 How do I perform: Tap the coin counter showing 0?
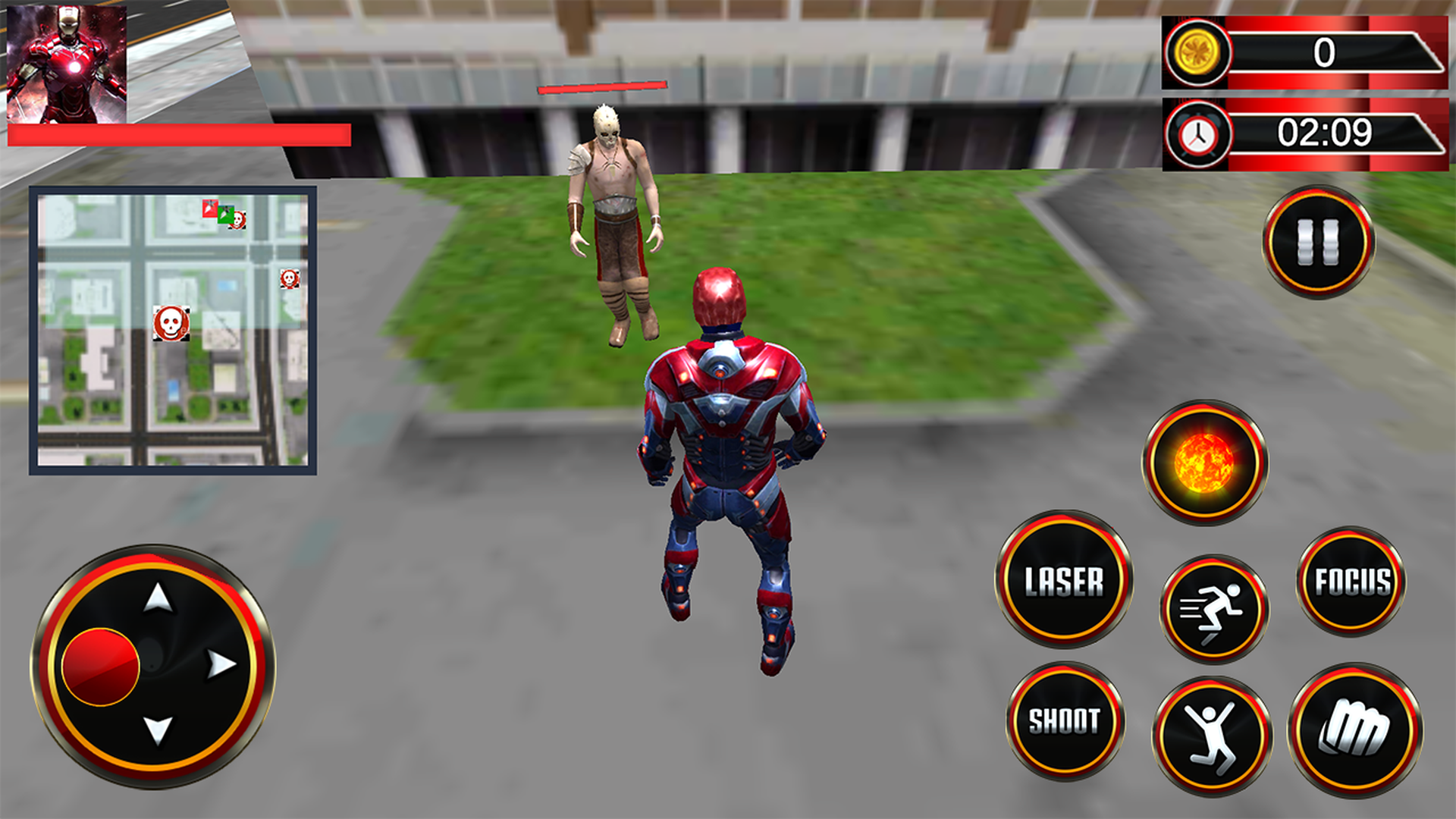coord(1304,53)
